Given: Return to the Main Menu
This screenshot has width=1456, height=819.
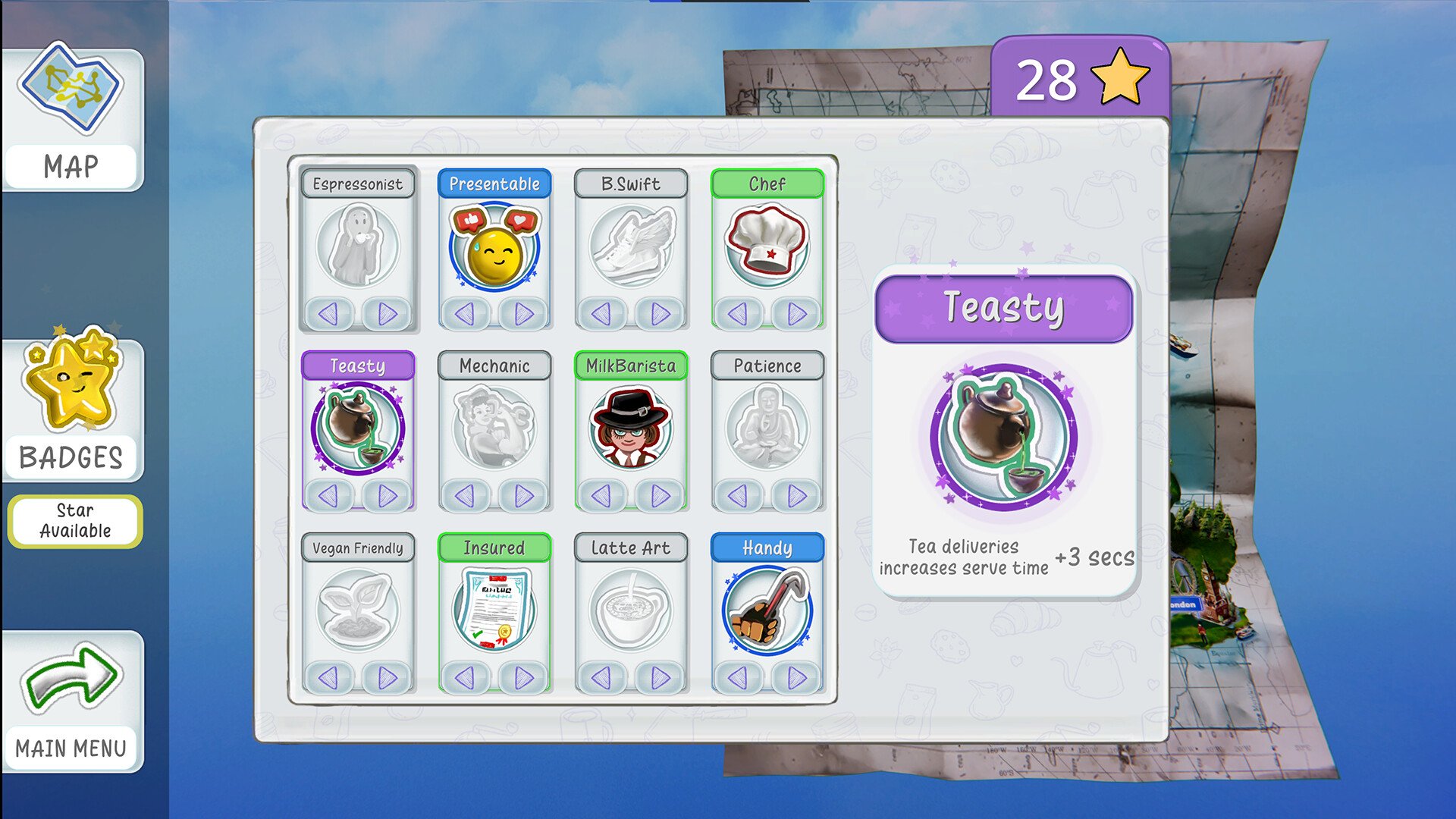Looking at the screenshot, I should tap(72, 701).
